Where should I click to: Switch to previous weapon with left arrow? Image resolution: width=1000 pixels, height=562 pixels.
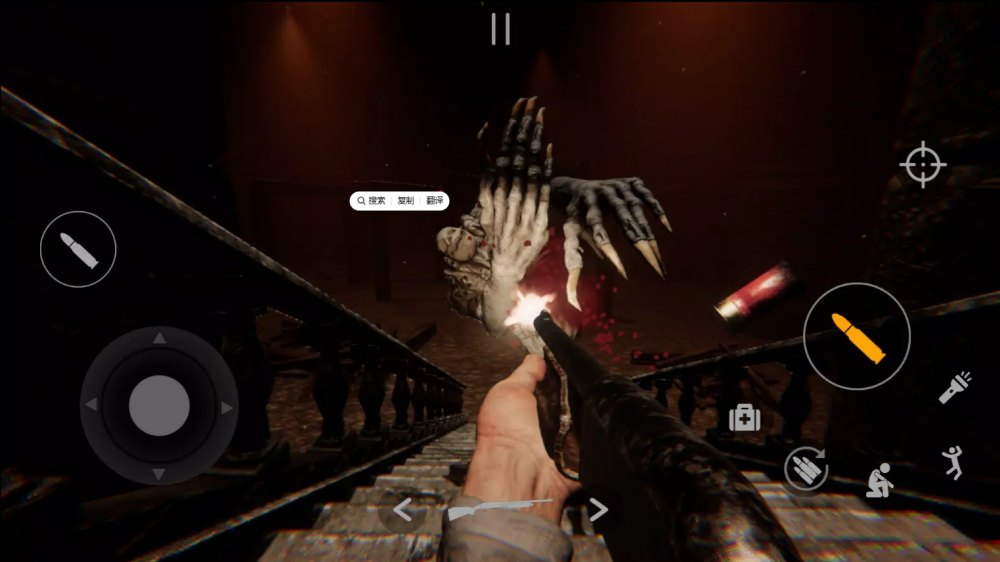[x=402, y=510]
